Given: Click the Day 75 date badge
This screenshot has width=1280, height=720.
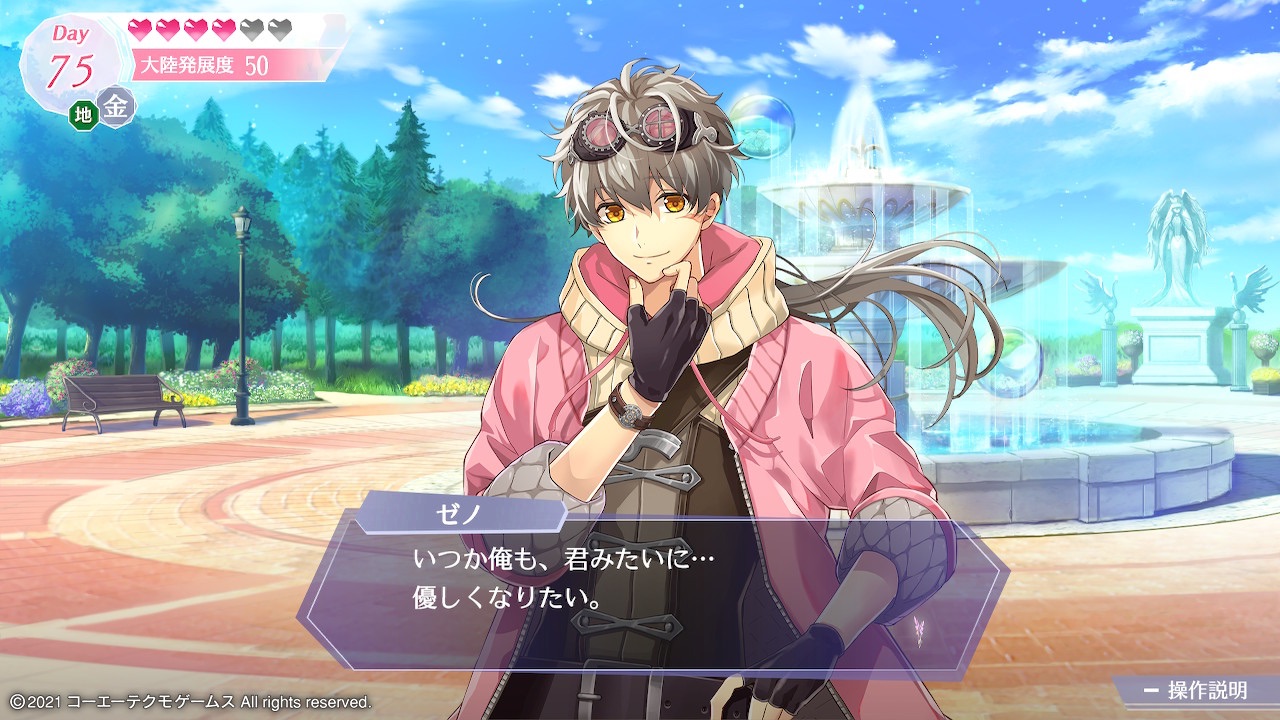Looking at the screenshot, I should (70, 55).
